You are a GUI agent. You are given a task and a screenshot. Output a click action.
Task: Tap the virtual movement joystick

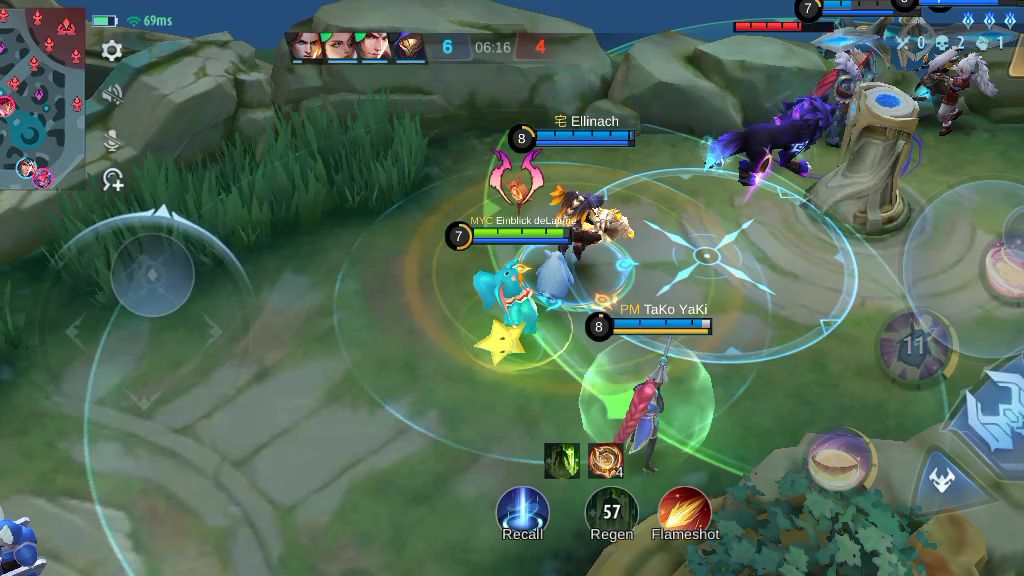point(152,274)
